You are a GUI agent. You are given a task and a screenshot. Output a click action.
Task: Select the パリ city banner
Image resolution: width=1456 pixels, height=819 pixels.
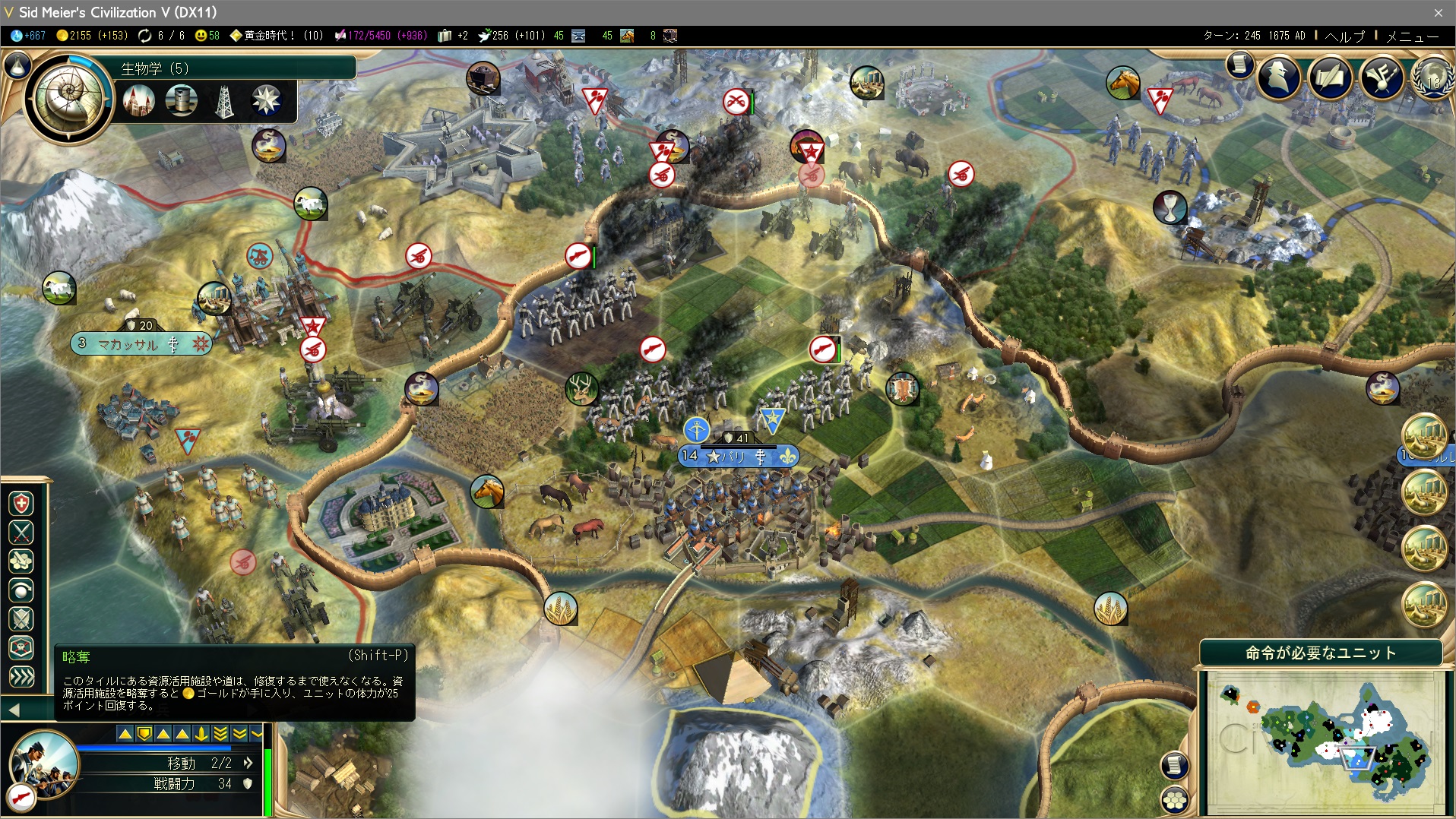(x=737, y=456)
